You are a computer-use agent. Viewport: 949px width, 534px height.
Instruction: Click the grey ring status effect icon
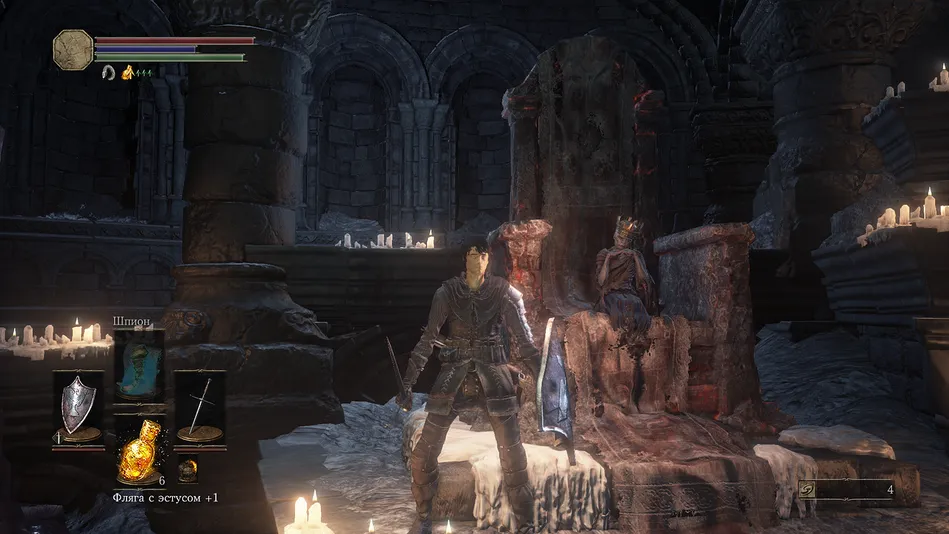(108, 72)
